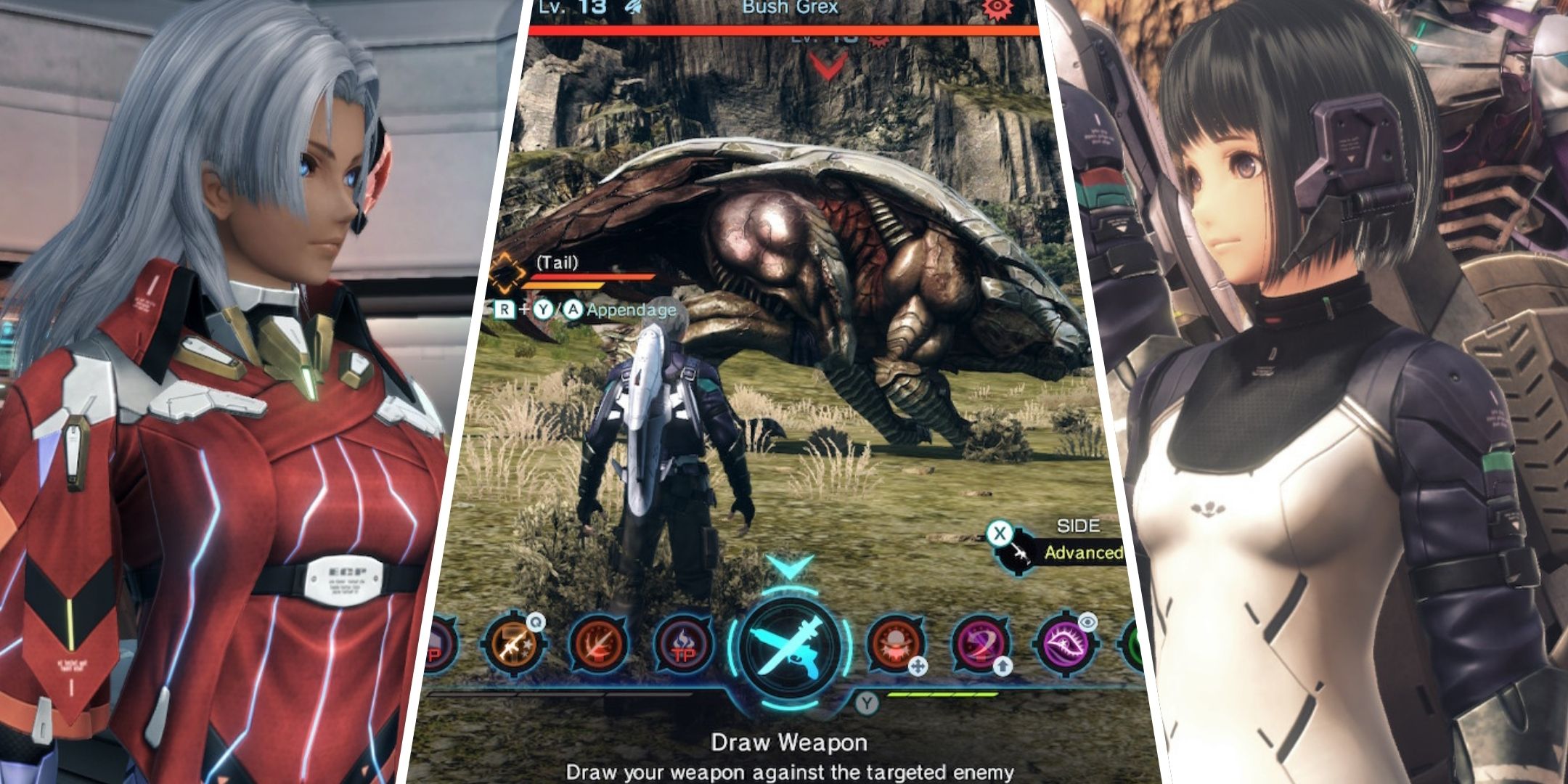Select the Bush Grex enemy name bar

tap(790, 9)
